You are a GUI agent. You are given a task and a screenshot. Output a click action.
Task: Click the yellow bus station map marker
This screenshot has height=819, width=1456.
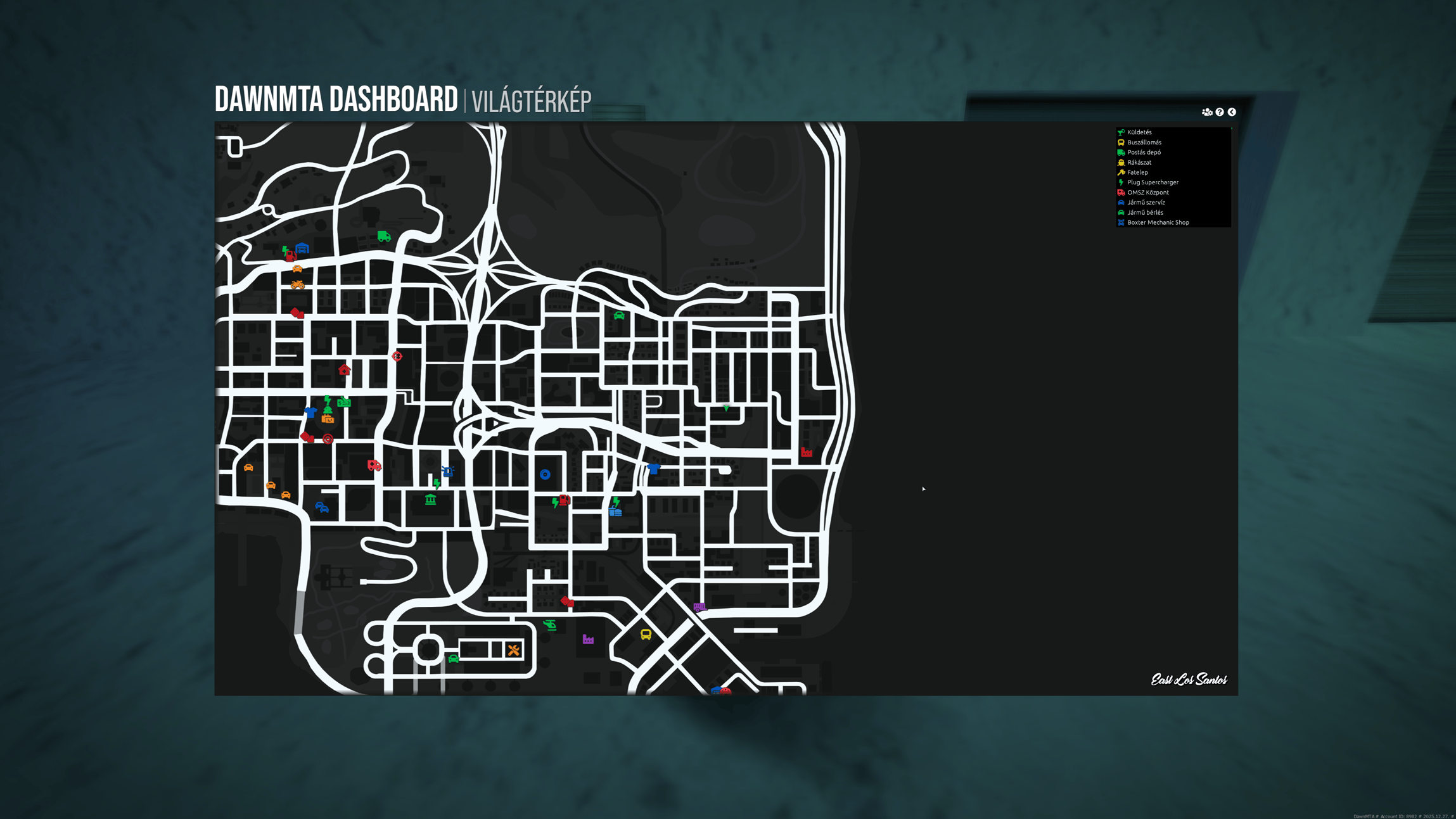click(646, 634)
